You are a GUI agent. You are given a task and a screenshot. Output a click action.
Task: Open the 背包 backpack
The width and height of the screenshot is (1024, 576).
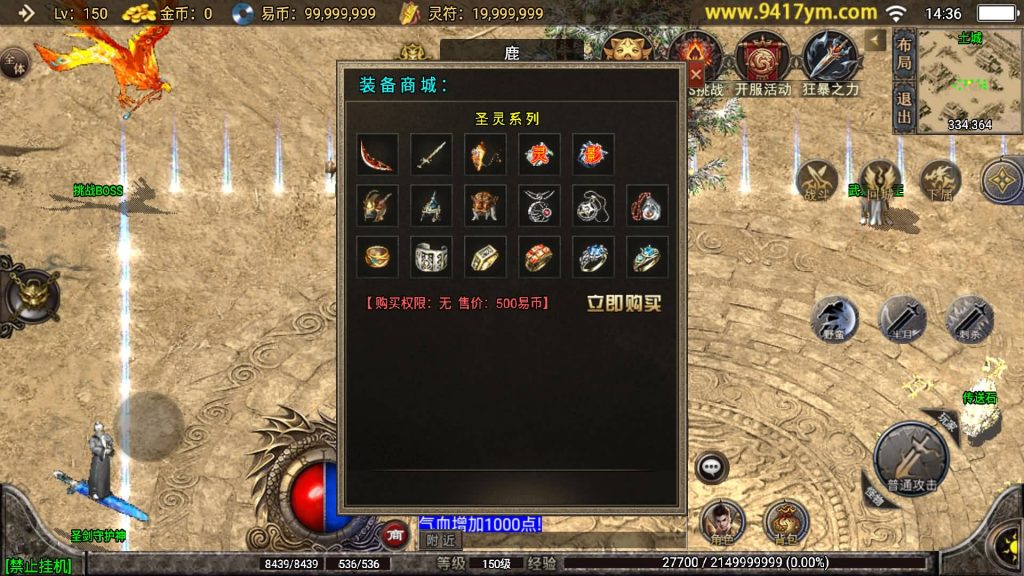tap(786, 523)
